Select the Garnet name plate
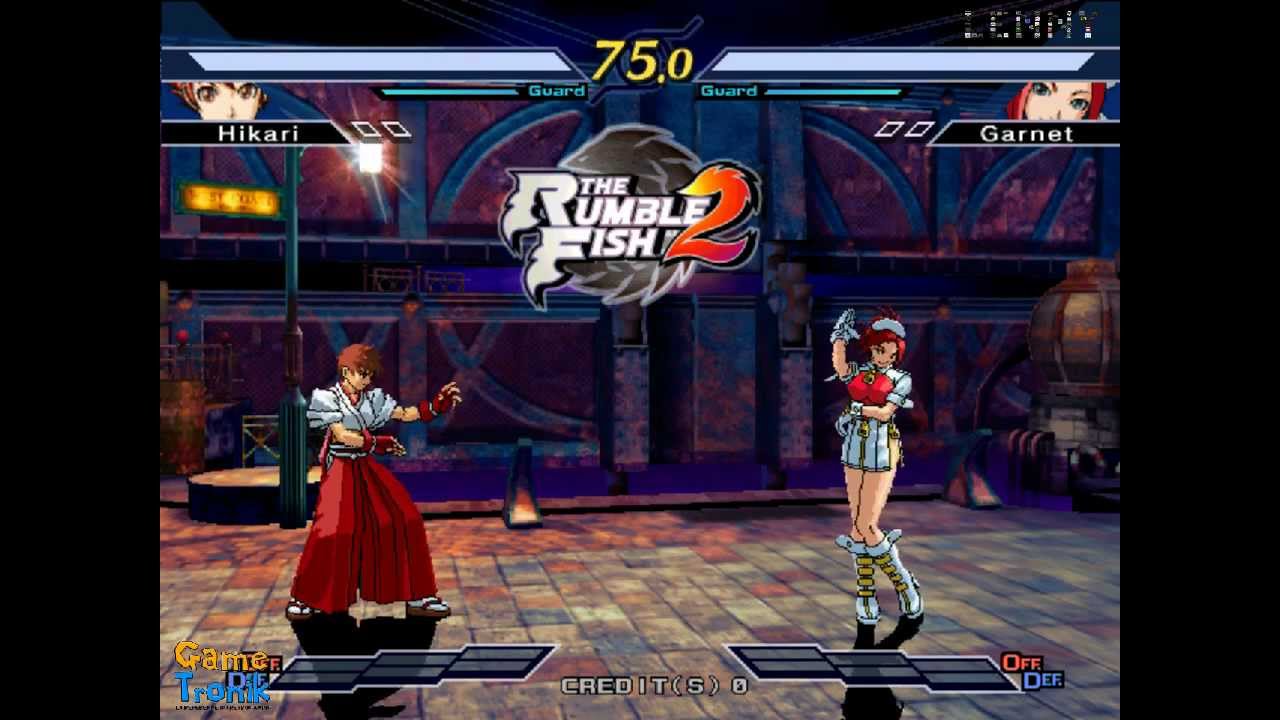The image size is (1280, 720). [1028, 133]
